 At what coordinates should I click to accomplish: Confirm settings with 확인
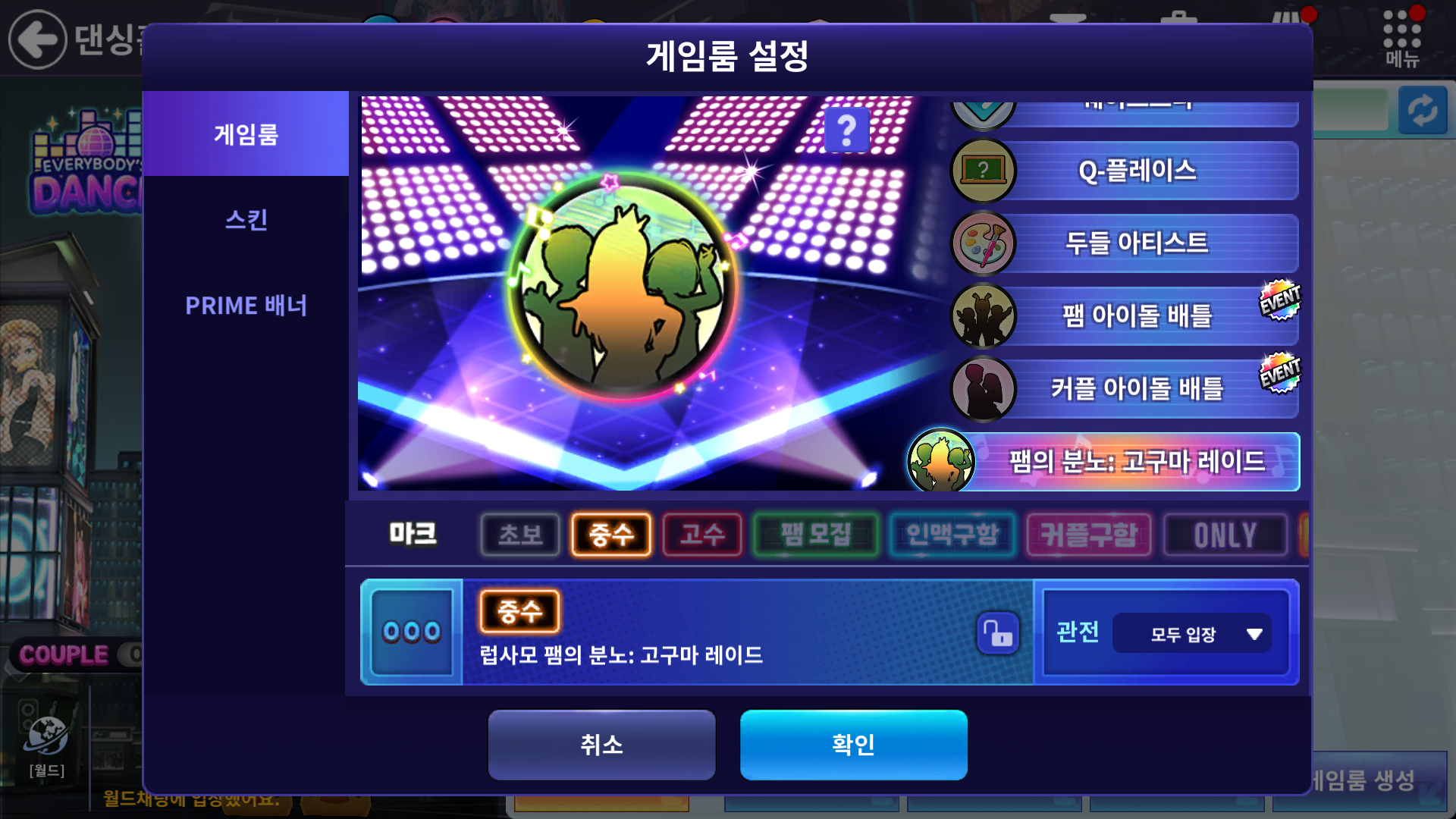pos(853,745)
